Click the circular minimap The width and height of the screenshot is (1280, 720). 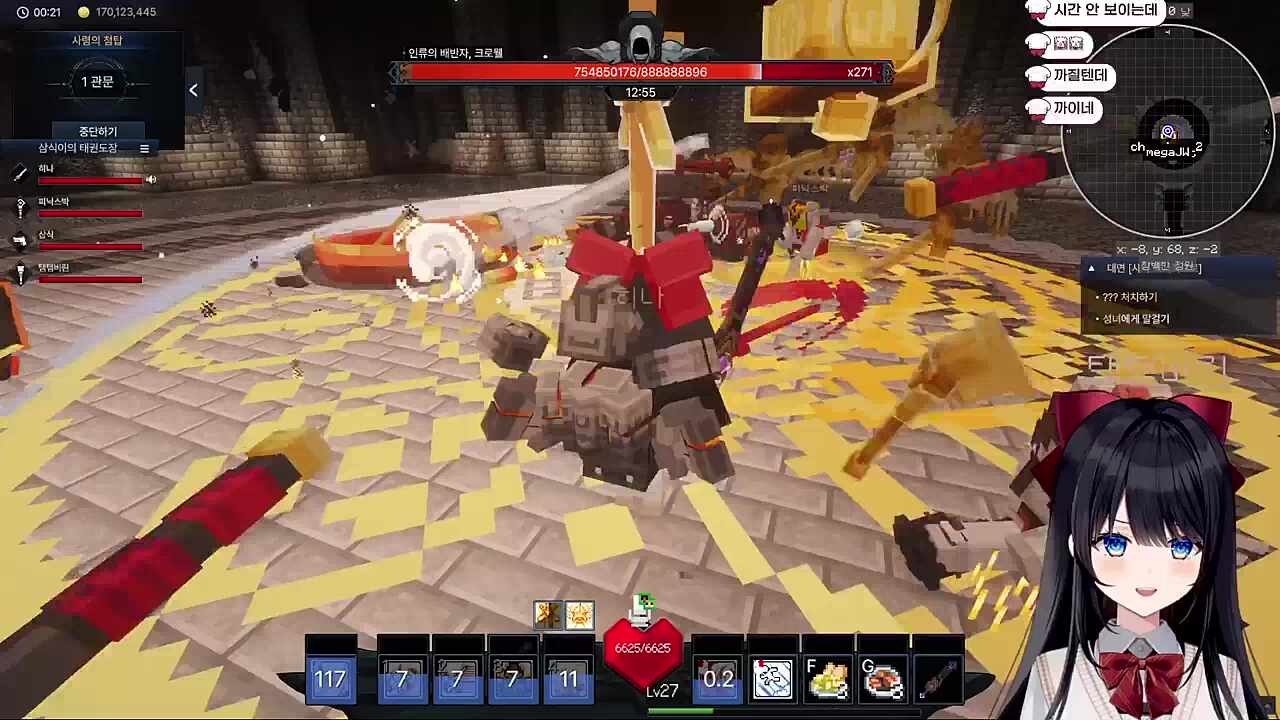tap(1168, 134)
